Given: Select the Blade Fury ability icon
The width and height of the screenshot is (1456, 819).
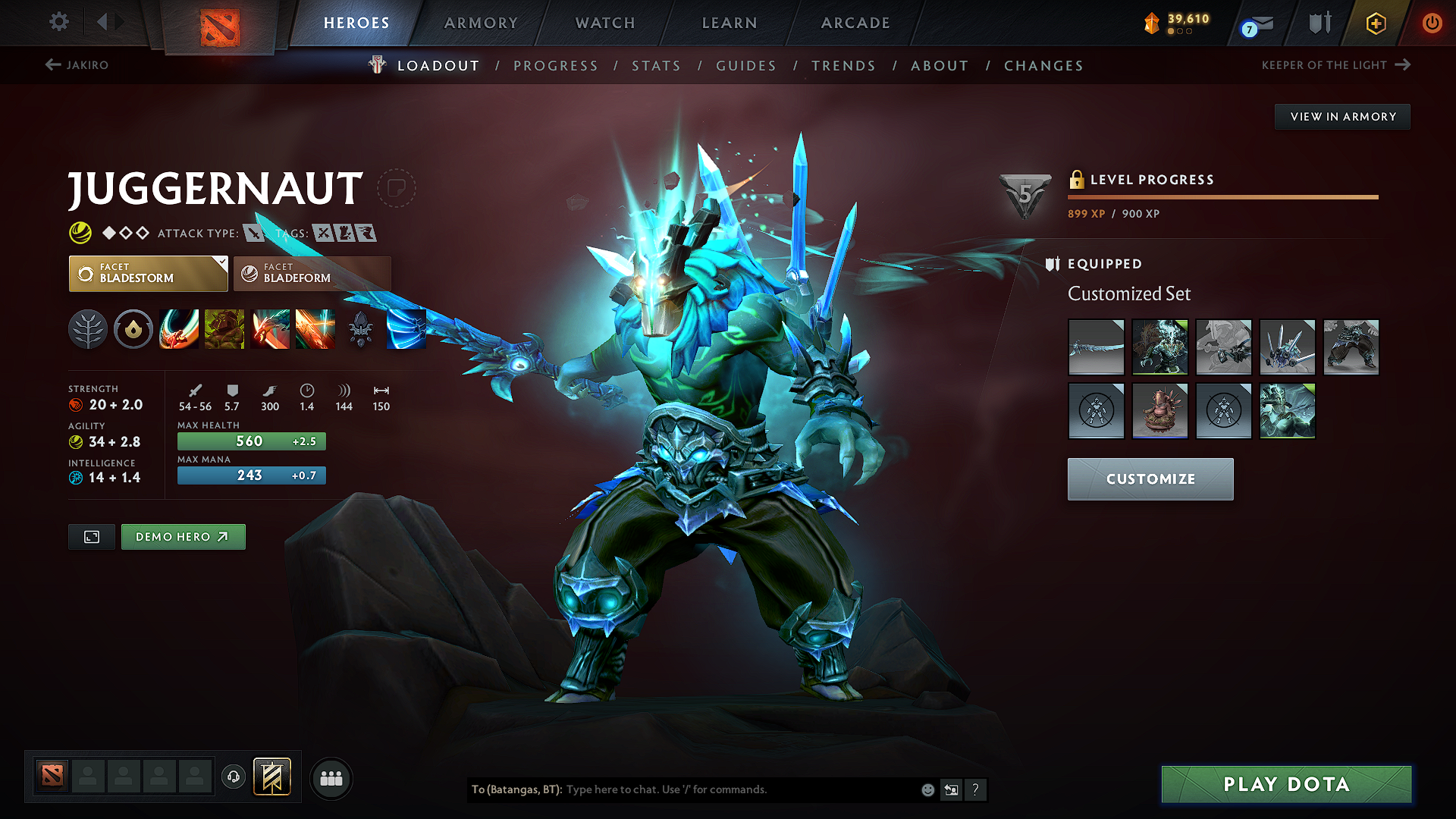Looking at the screenshot, I should (179, 329).
